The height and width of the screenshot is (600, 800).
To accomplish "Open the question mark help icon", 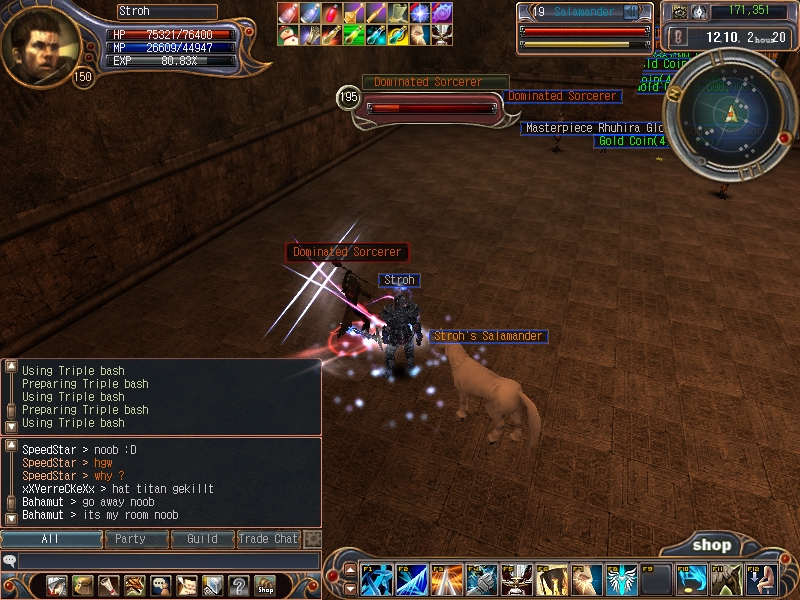I will pyautogui.click(x=239, y=585).
